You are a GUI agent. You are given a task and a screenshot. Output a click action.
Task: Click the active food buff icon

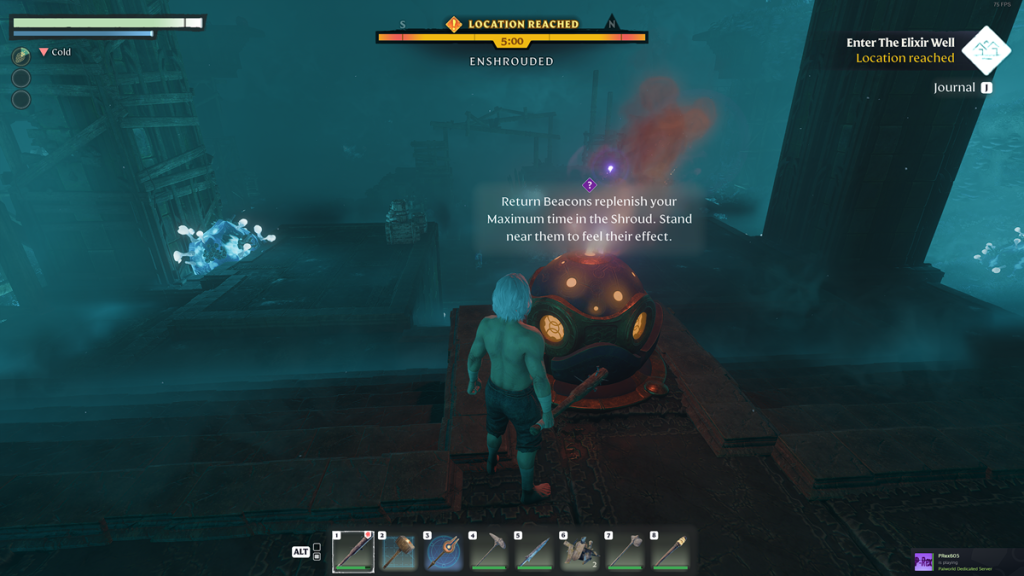[x=21, y=57]
